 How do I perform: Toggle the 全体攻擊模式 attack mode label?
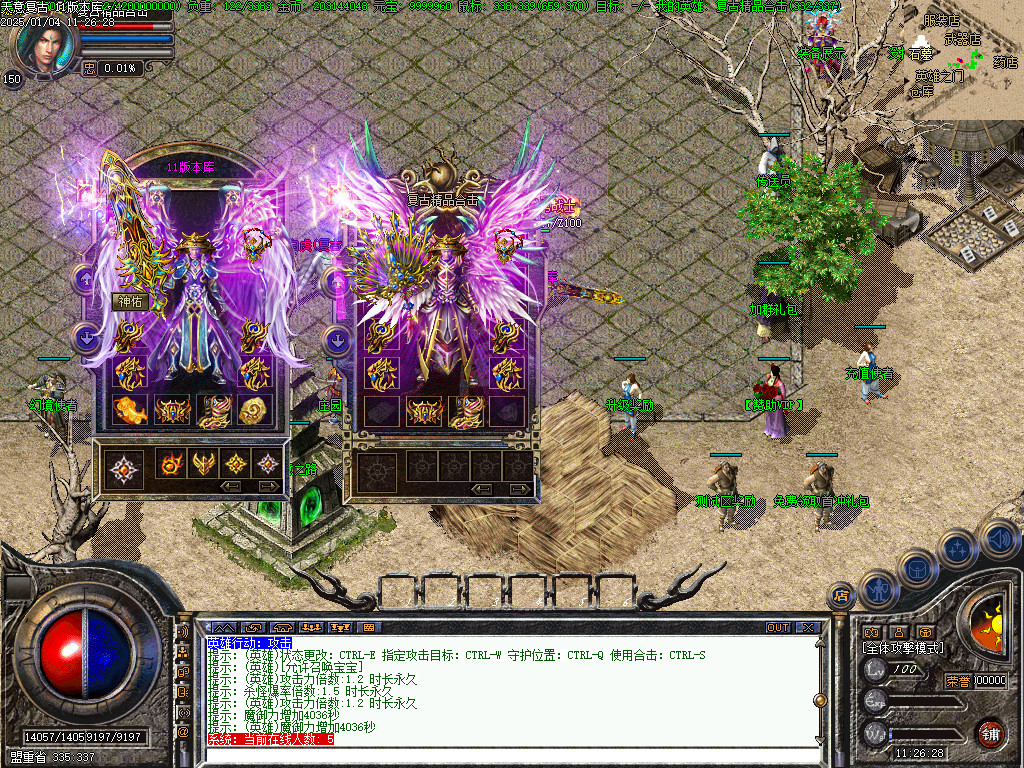pyautogui.click(x=903, y=648)
